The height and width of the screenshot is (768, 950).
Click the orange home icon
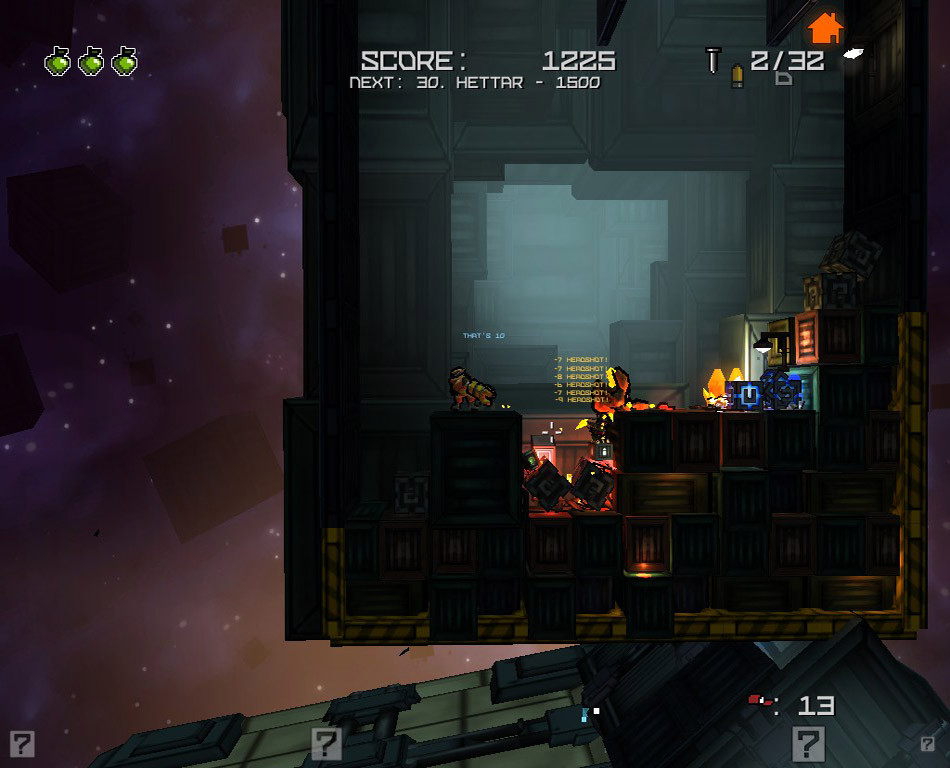click(824, 27)
